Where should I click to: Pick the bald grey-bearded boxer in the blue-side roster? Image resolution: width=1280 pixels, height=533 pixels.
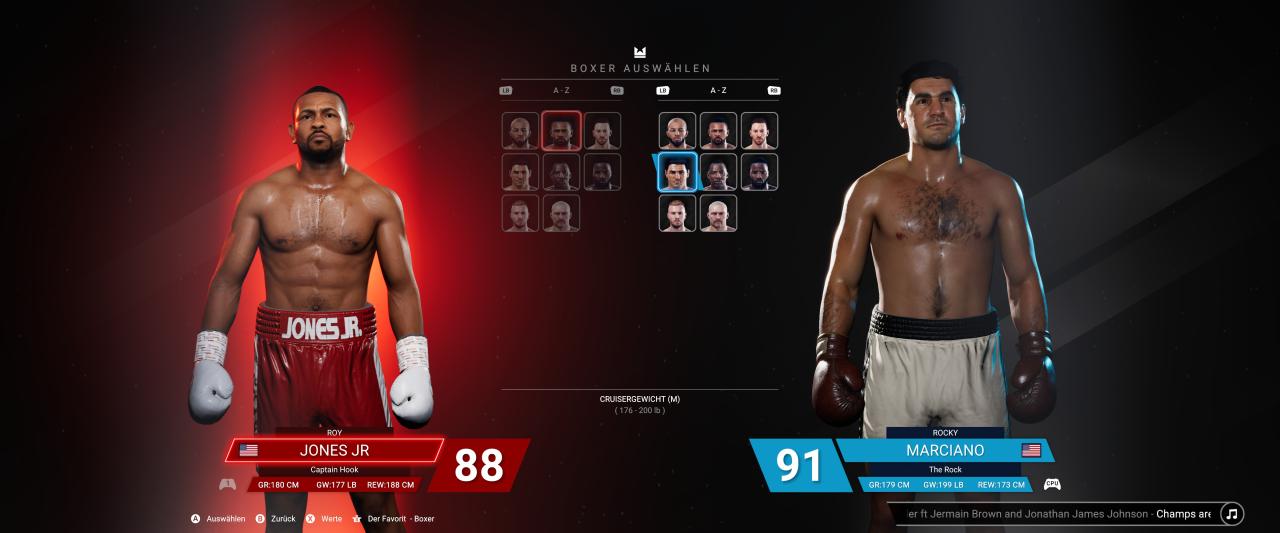(718, 213)
